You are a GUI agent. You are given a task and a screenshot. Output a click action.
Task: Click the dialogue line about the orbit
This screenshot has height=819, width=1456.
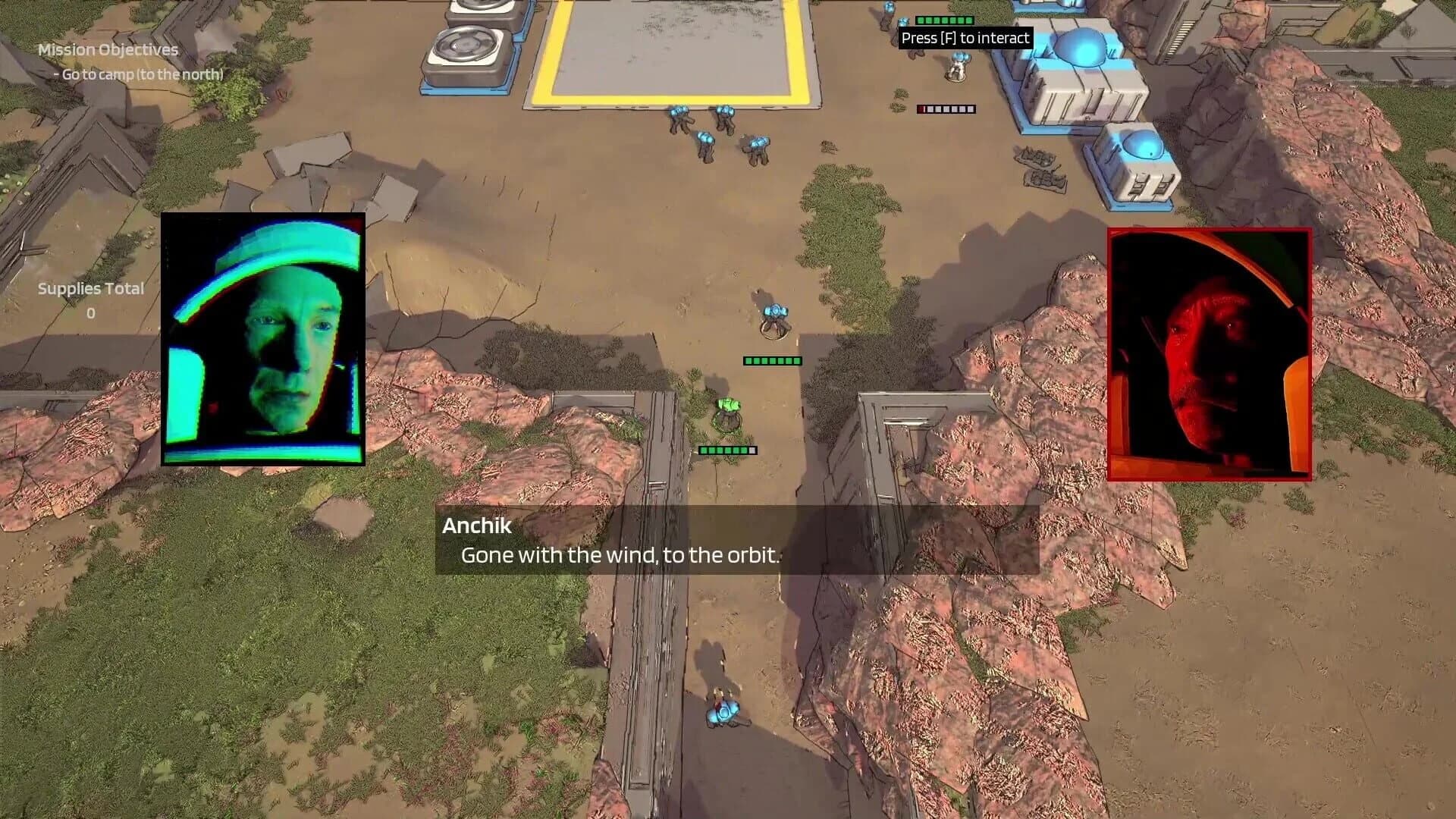click(619, 554)
